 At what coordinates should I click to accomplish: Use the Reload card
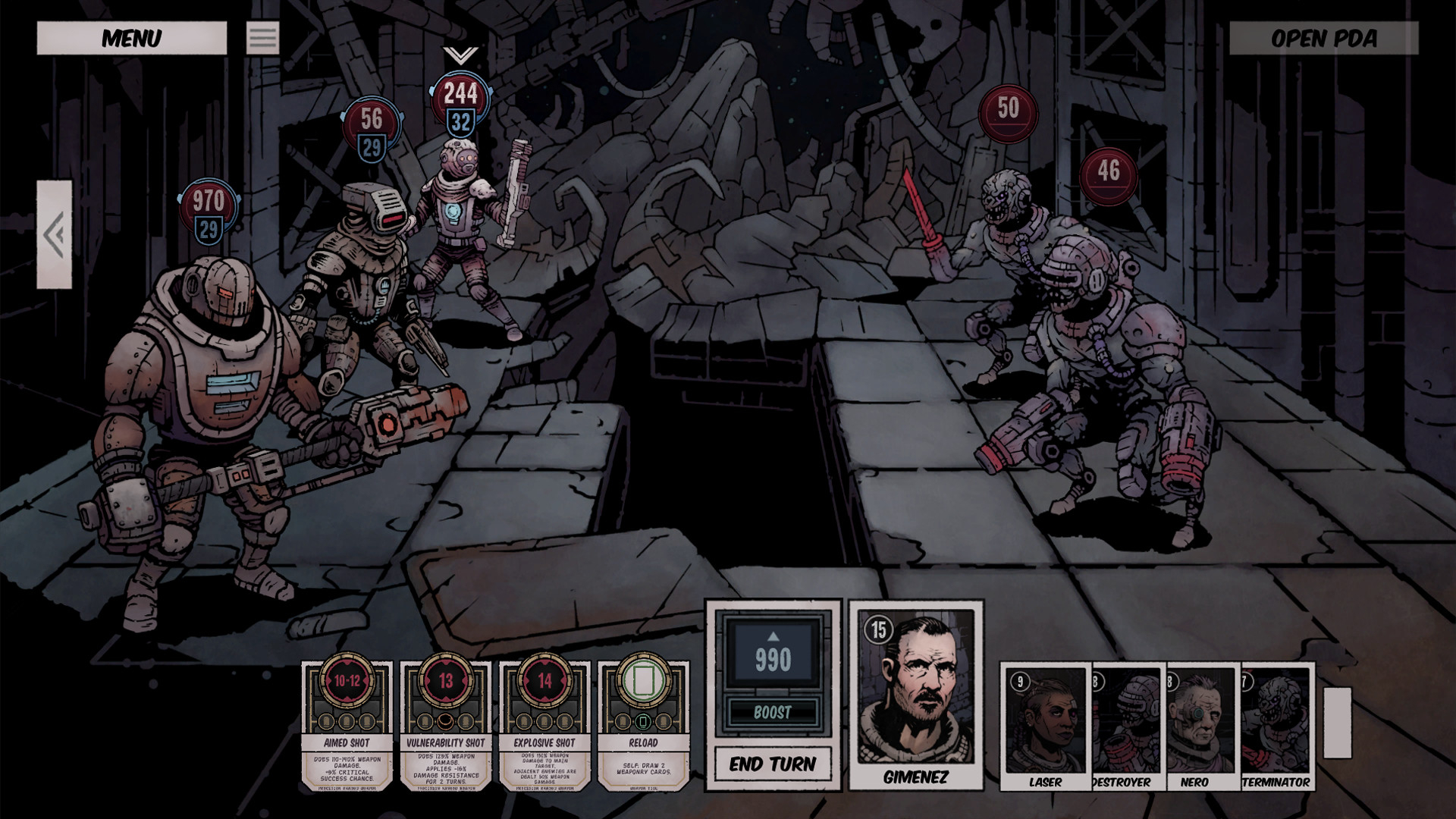[643, 726]
